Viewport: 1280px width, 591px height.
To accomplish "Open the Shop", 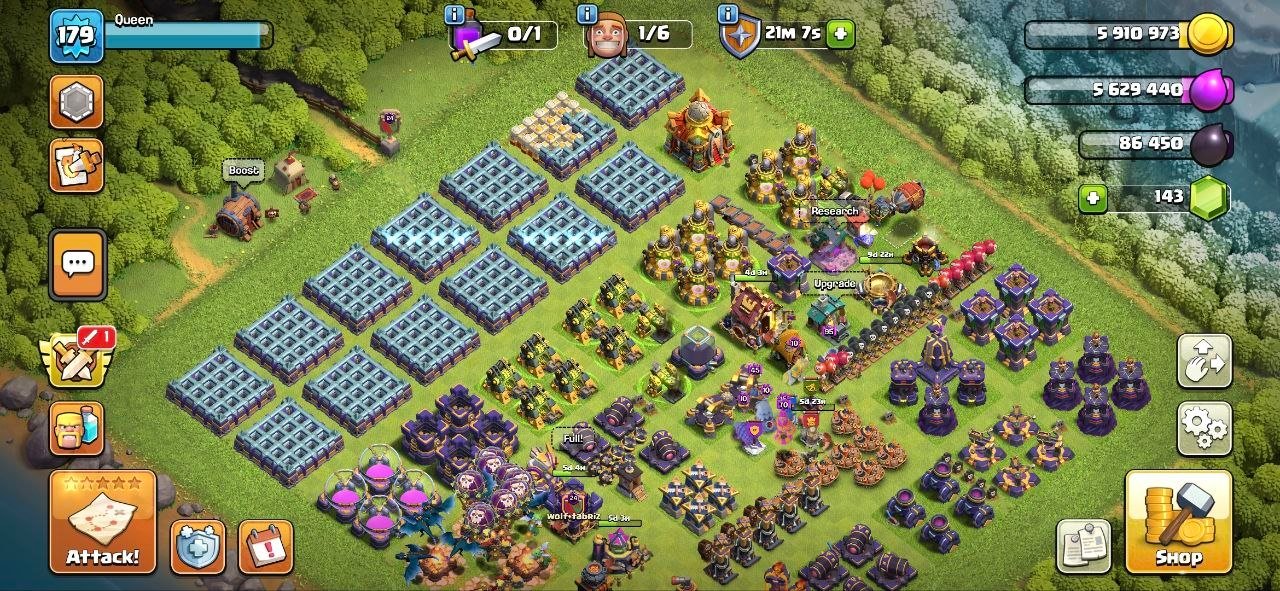I will tap(1177, 522).
